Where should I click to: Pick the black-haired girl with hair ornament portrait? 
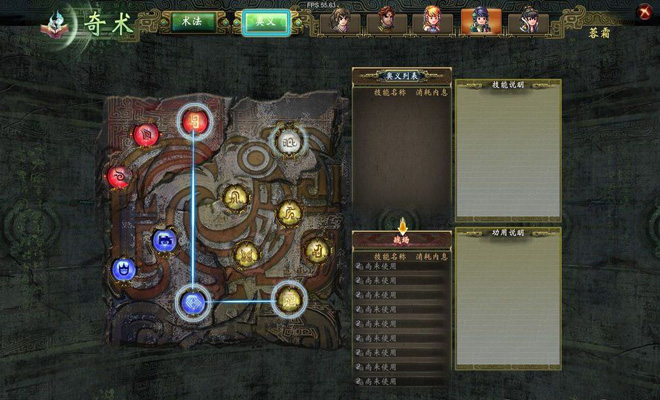(524, 21)
